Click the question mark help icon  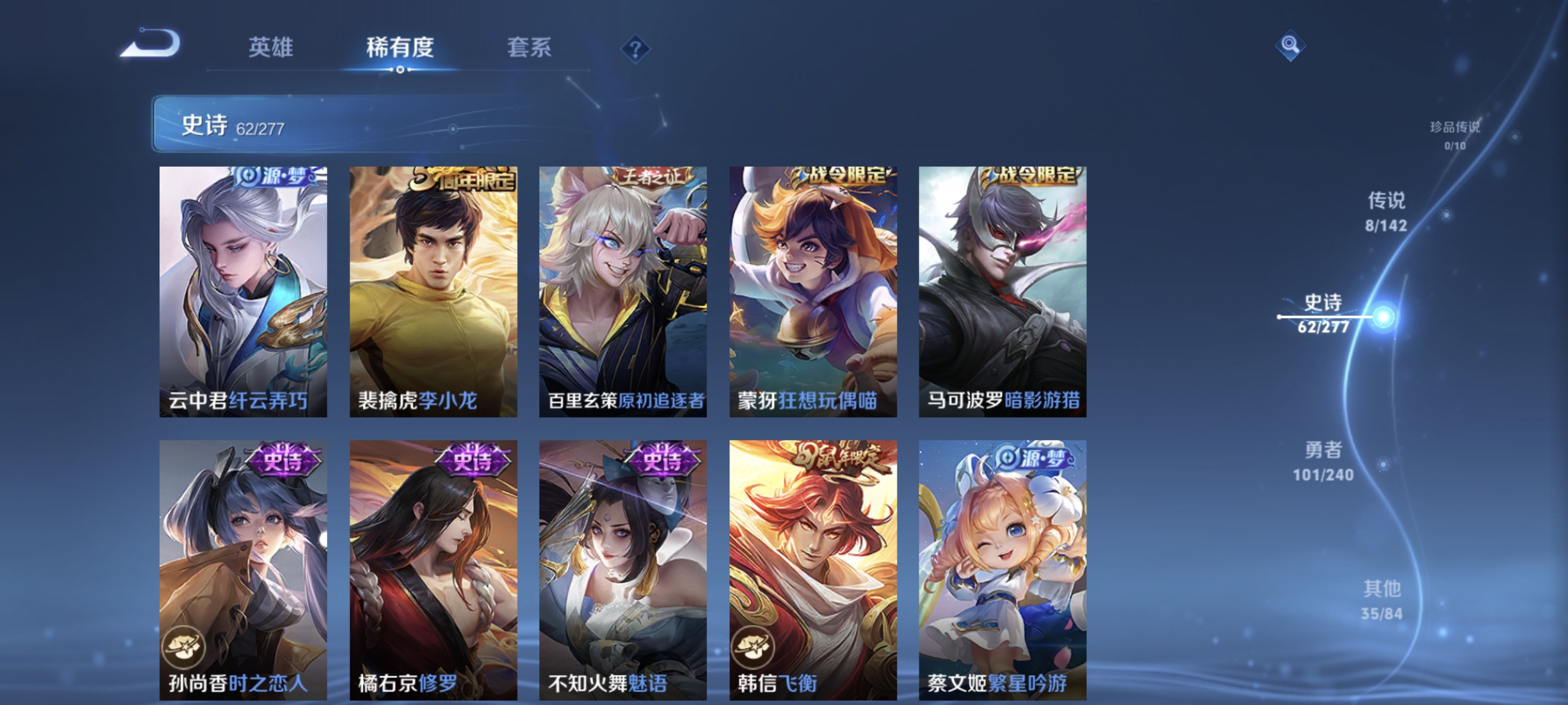click(635, 48)
